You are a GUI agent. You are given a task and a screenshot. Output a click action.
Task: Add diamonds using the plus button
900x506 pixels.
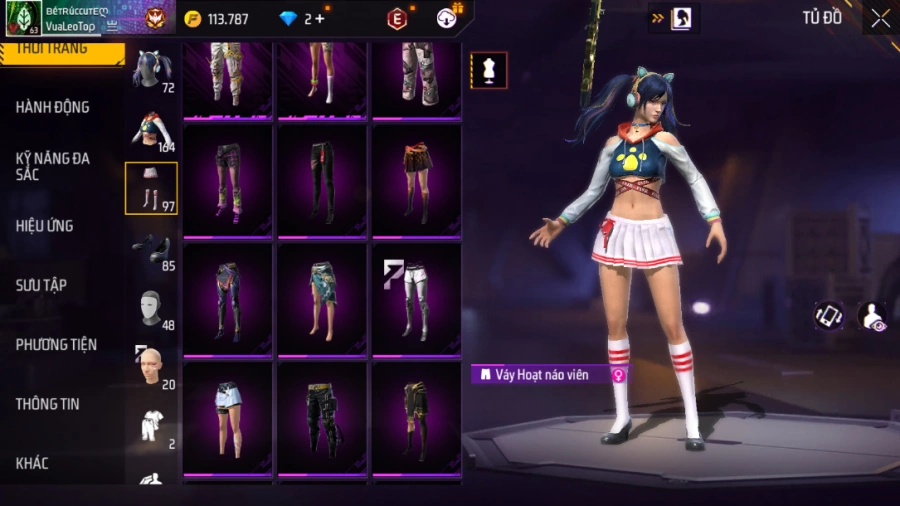point(319,18)
